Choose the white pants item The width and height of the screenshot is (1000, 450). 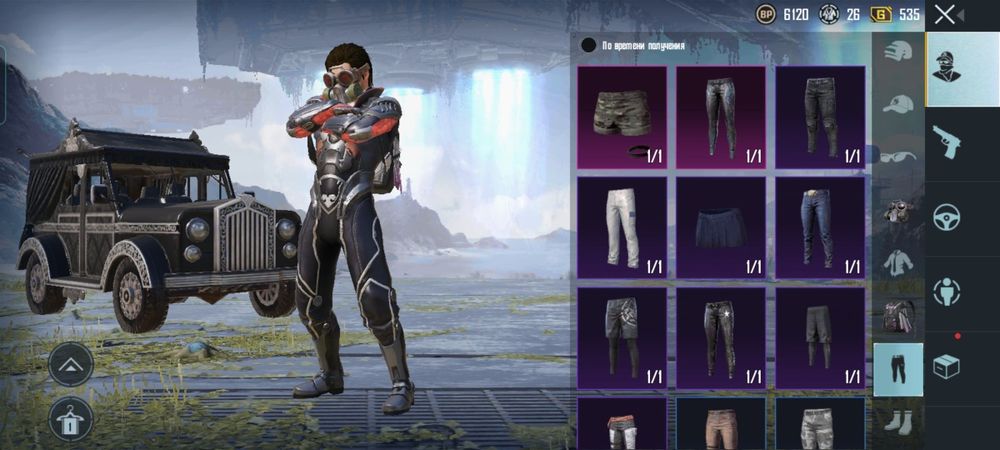click(622, 227)
